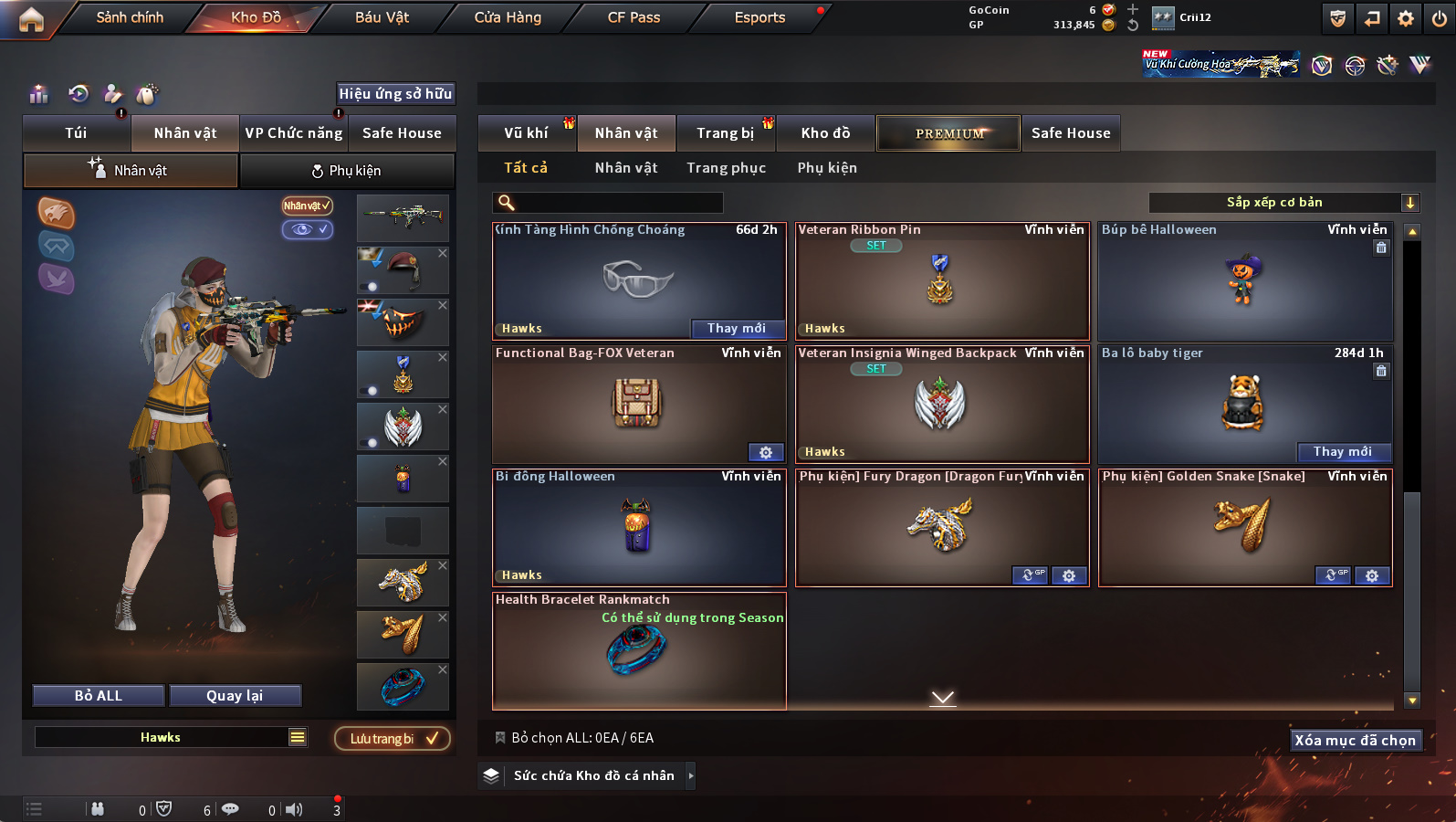The height and width of the screenshot is (822, 1456).
Task: Click the Bỏ ALL button
Action: click(99, 696)
